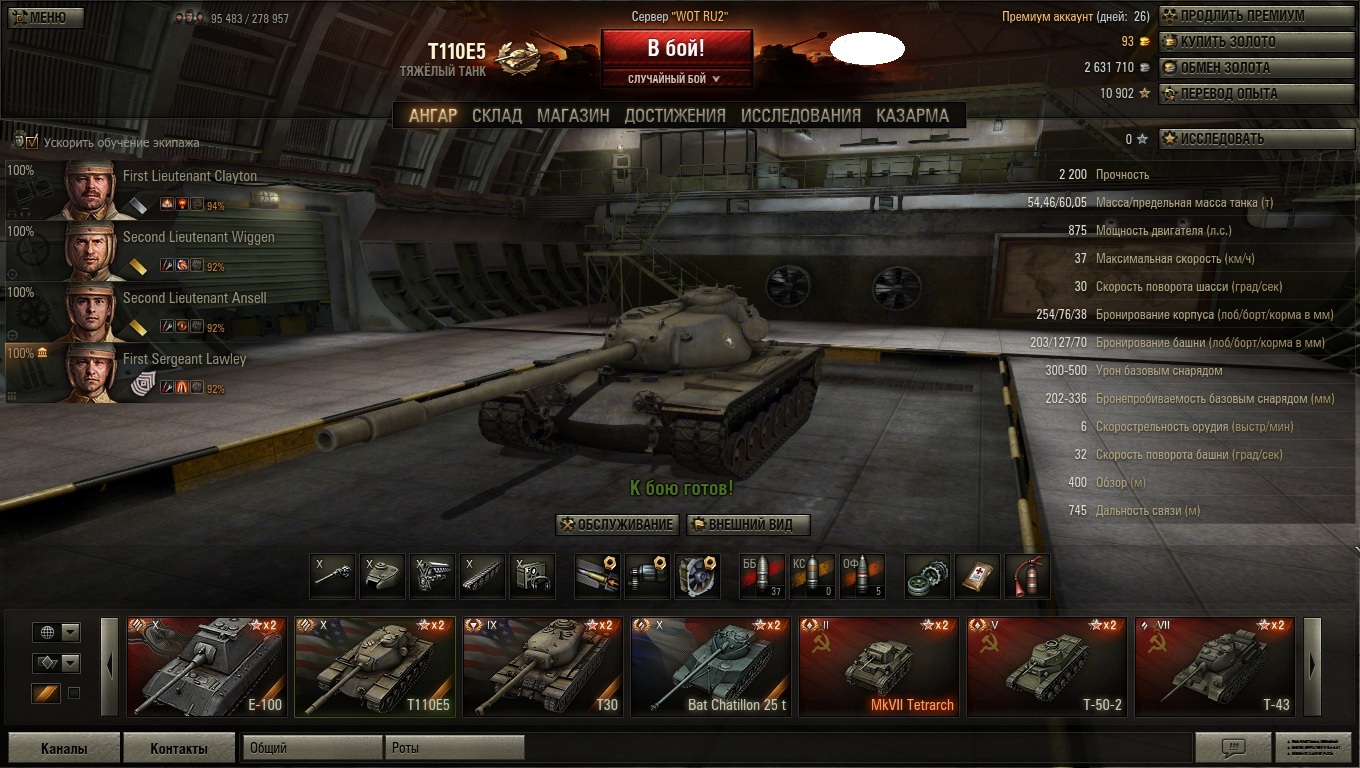Switch to the Склад tab
The width and height of the screenshot is (1360, 768).
click(x=497, y=115)
